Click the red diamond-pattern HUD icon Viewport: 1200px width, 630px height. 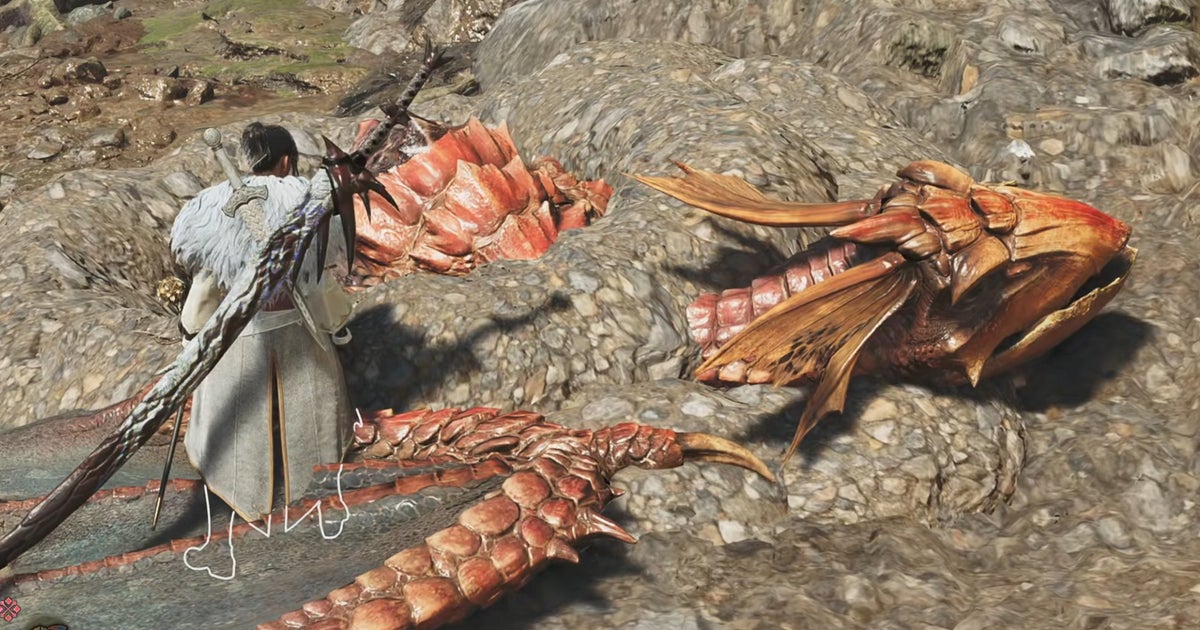[x=9, y=608]
